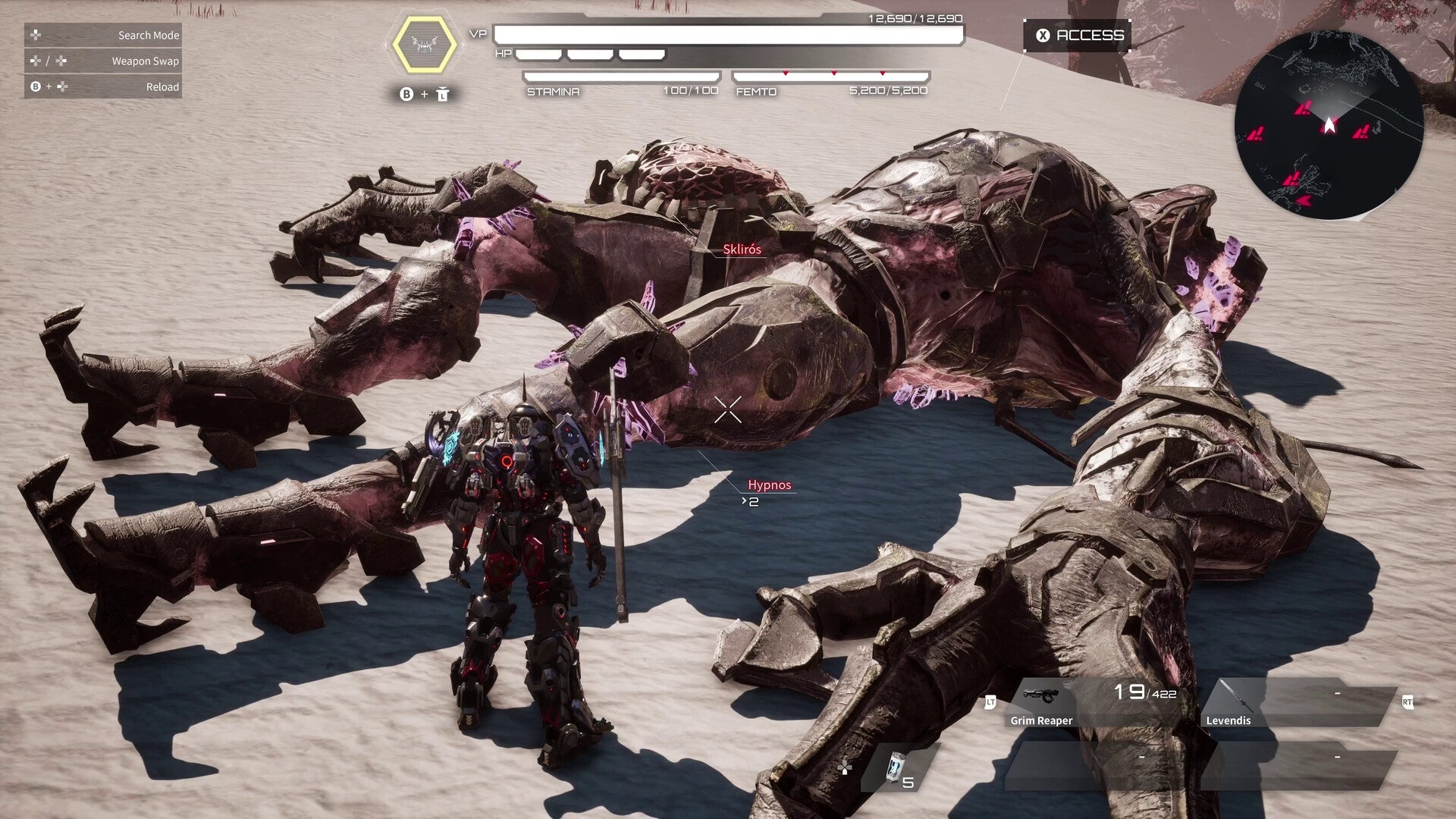Expand the Hypnos marker showing ">2"
This screenshot has height=819, width=1456.
pos(749,501)
